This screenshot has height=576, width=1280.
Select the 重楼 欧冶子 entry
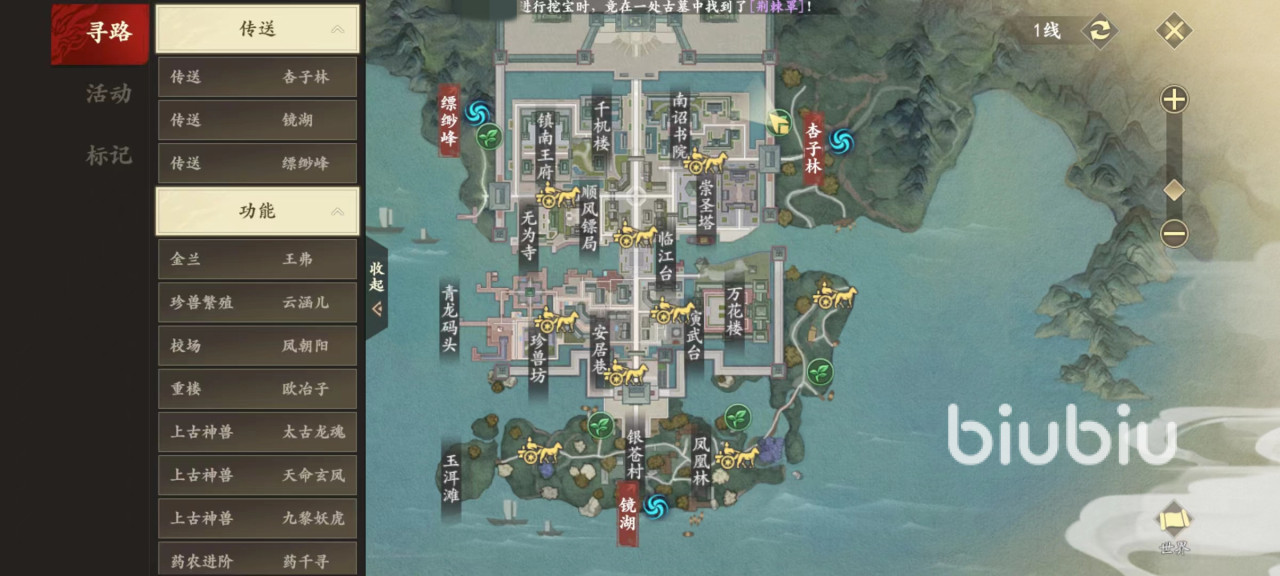pos(257,389)
